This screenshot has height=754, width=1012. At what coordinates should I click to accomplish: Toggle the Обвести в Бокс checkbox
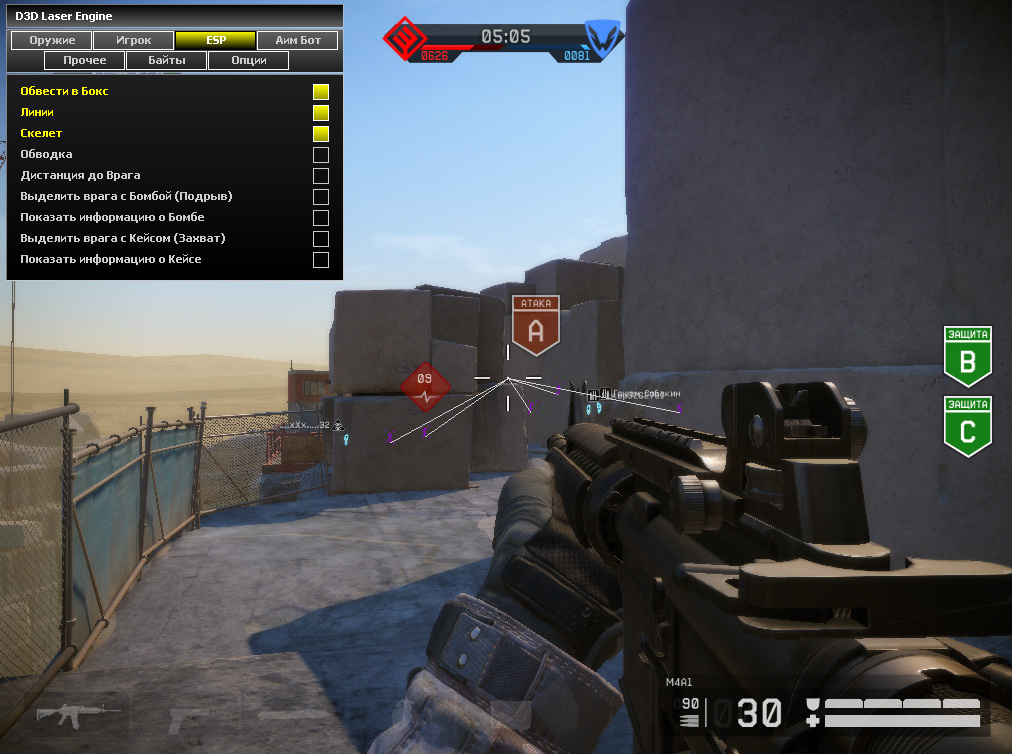pyautogui.click(x=321, y=92)
